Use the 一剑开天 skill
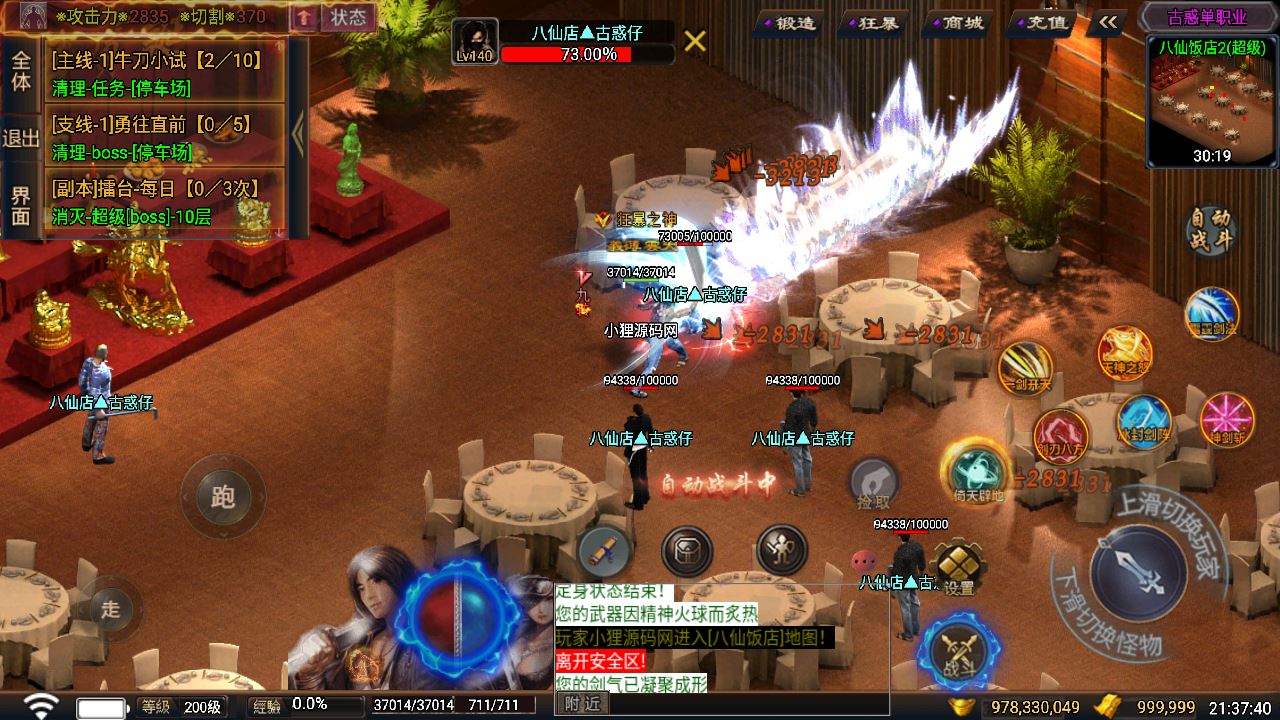The height and width of the screenshot is (720, 1280). coord(1026,368)
